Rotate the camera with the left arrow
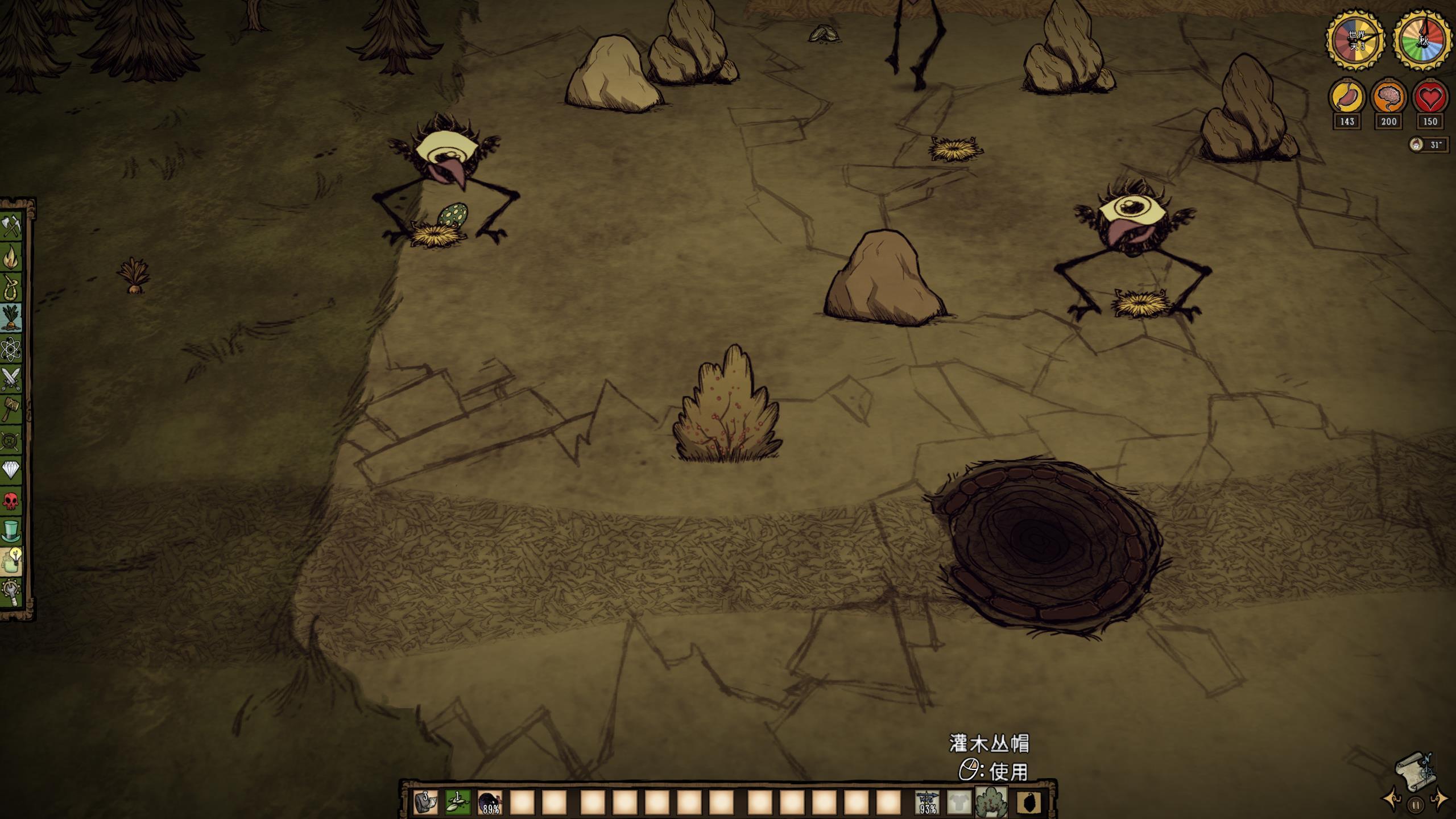The image size is (1456, 819). (1393, 799)
